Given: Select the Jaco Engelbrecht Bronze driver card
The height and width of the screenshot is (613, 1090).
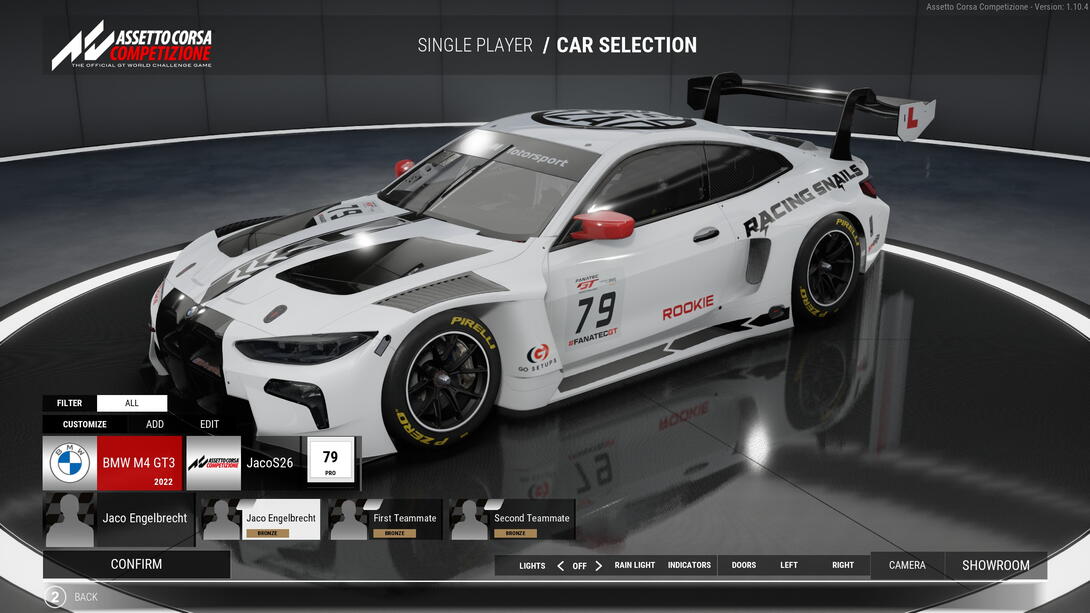Looking at the screenshot, I should point(261,519).
